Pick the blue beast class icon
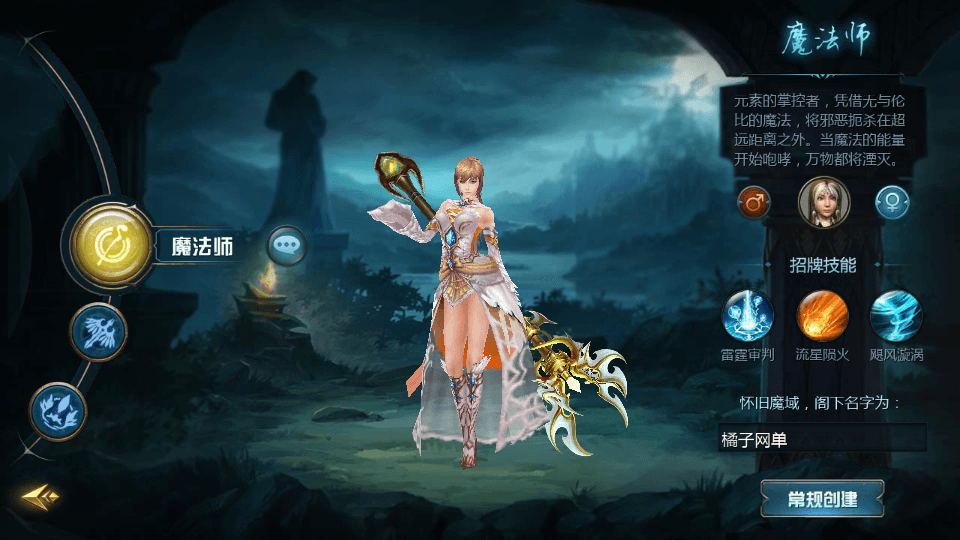The height and width of the screenshot is (540, 960). pos(58,410)
